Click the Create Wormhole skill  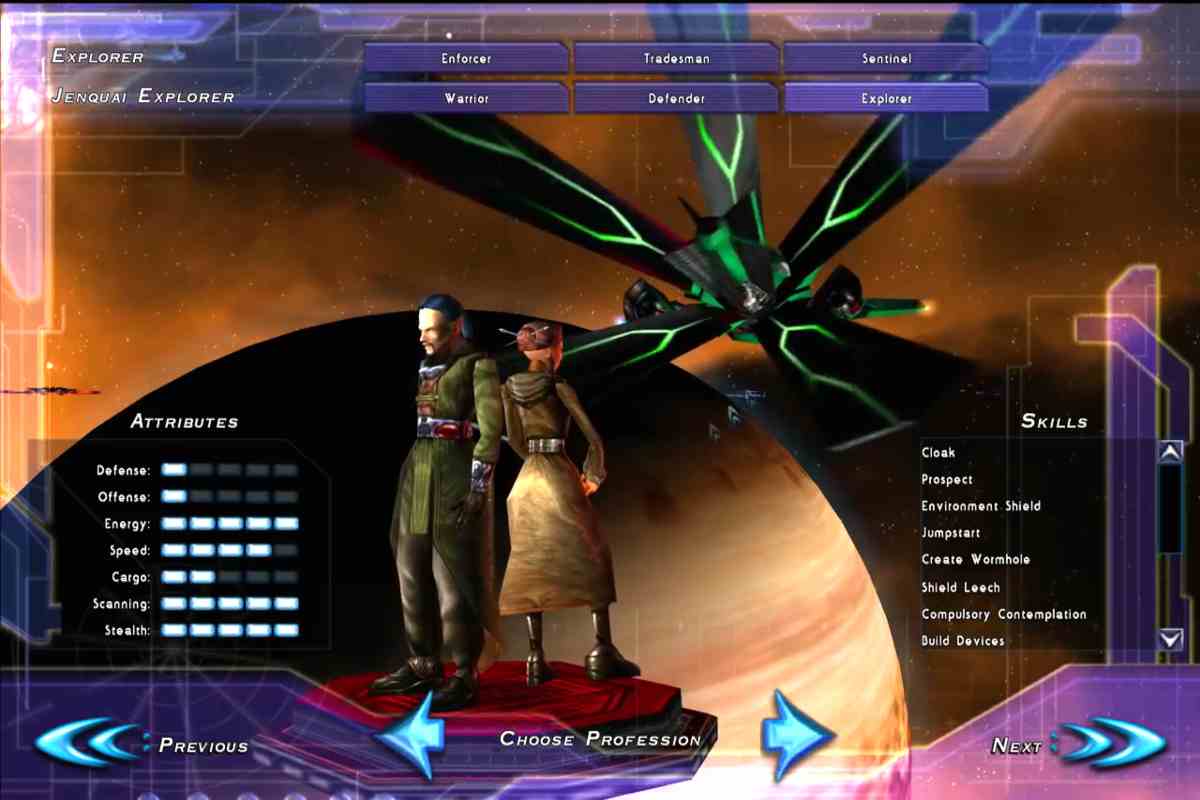pos(976,560)
